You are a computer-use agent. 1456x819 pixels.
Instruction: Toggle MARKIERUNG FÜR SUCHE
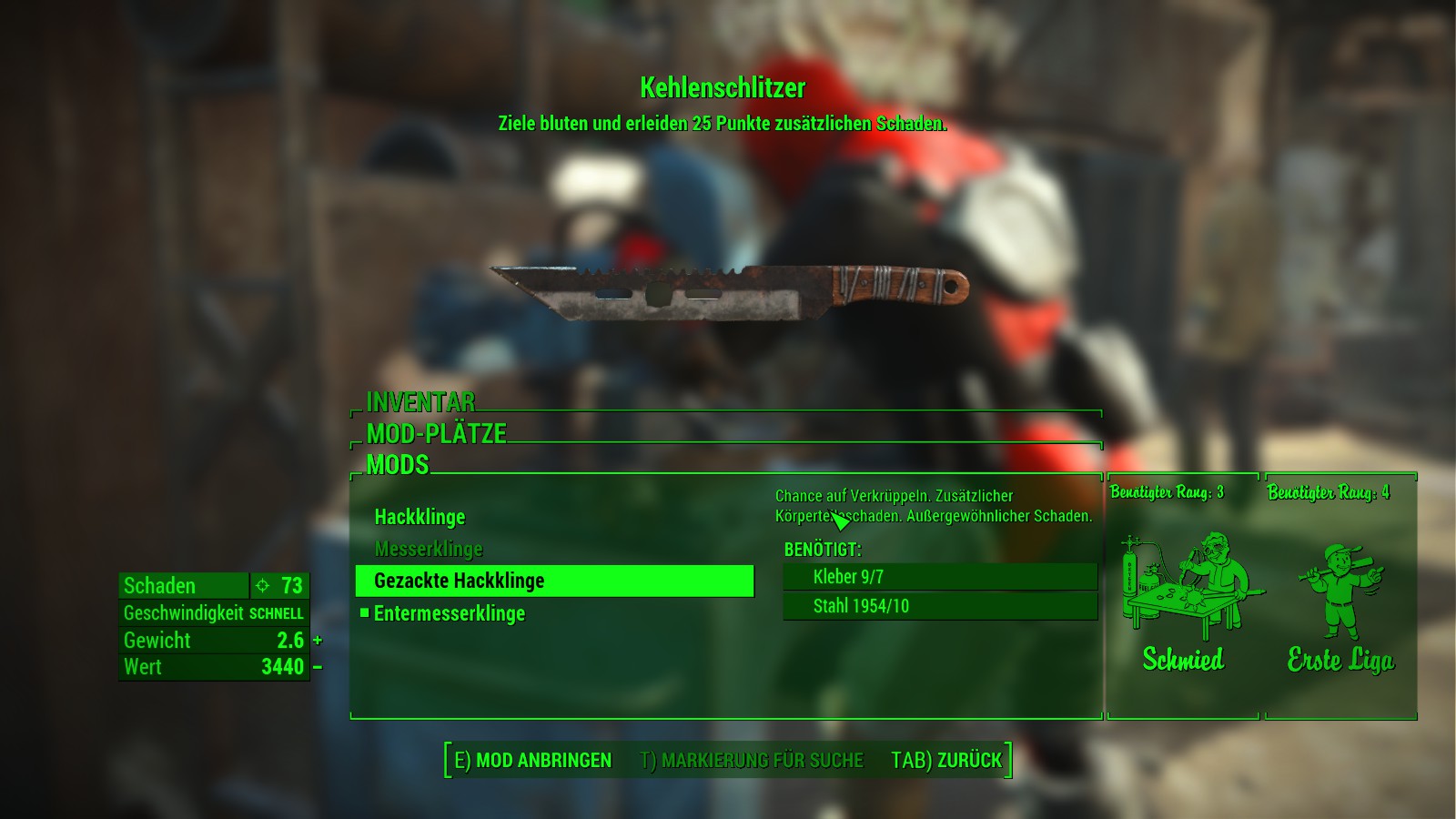752,760
